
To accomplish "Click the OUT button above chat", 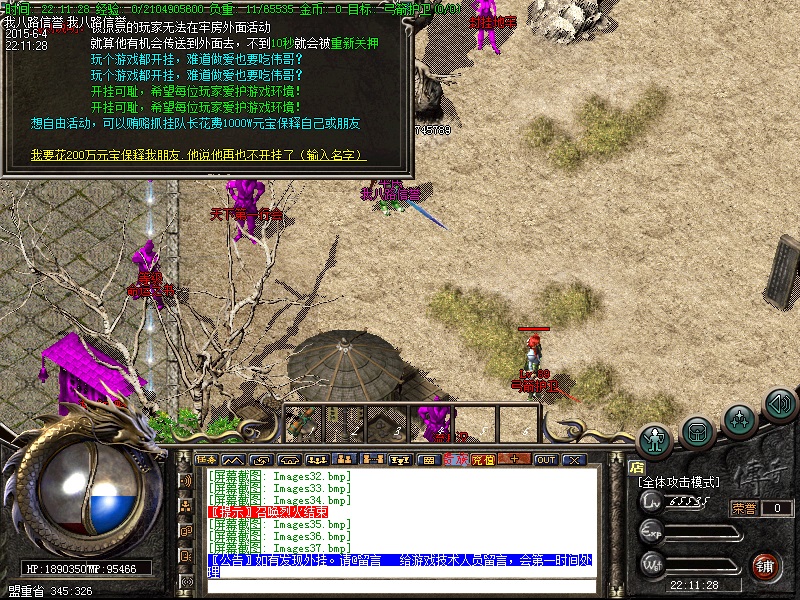I will coord(546,460).
